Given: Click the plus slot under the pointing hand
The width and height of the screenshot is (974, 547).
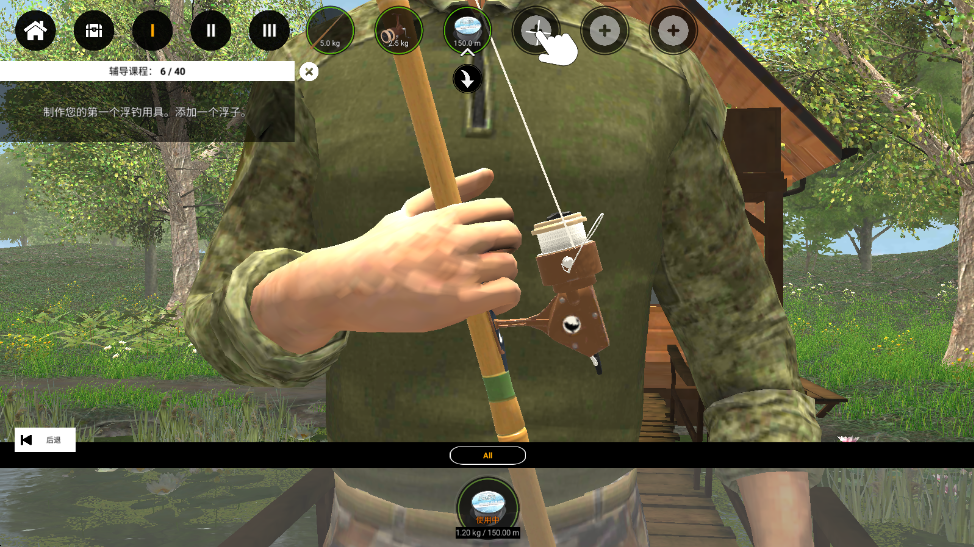Looking at the screenshot, I should tap(535, 31).
